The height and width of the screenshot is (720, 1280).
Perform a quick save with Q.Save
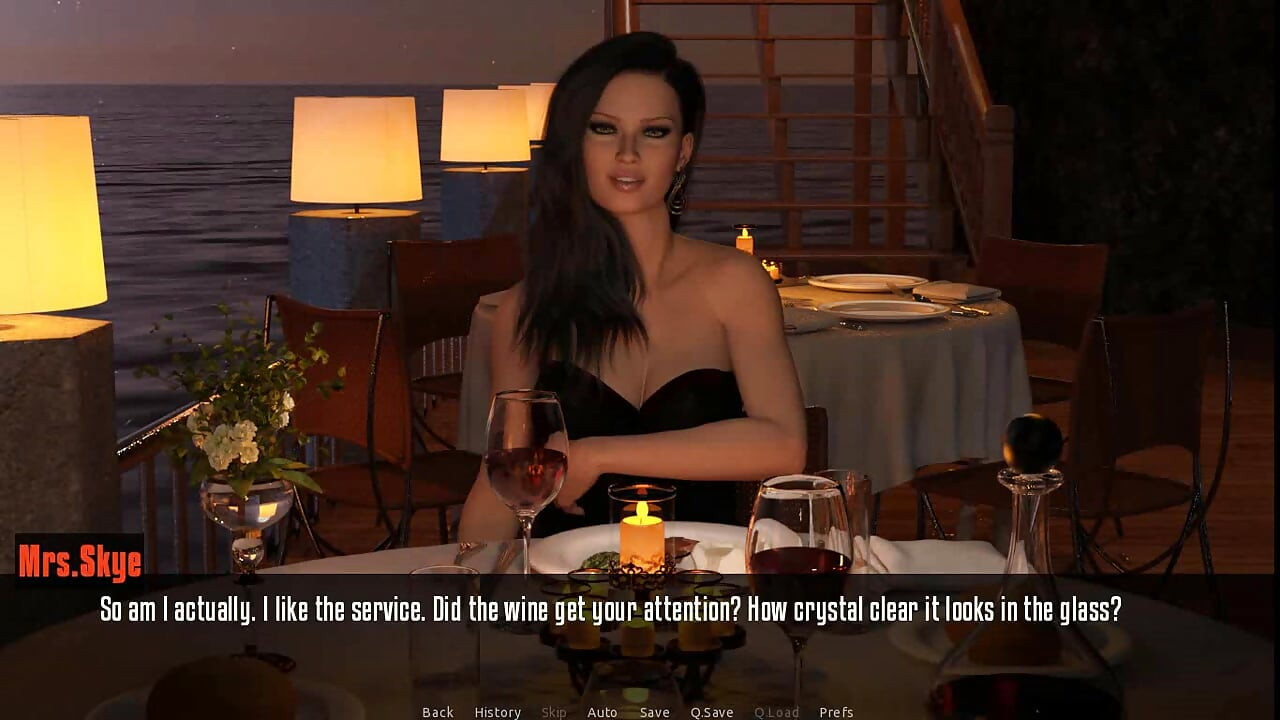click(712, 712)
